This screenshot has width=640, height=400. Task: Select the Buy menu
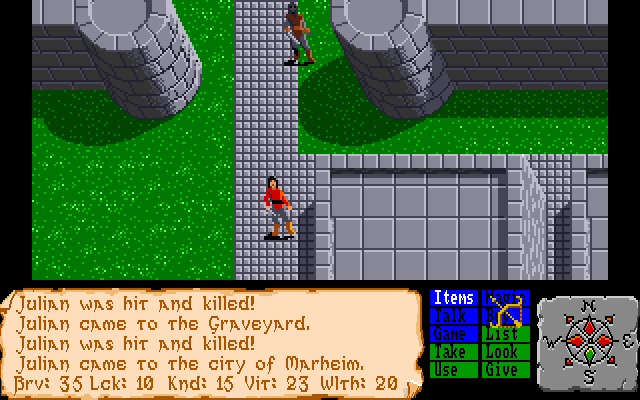pos(506,316)
